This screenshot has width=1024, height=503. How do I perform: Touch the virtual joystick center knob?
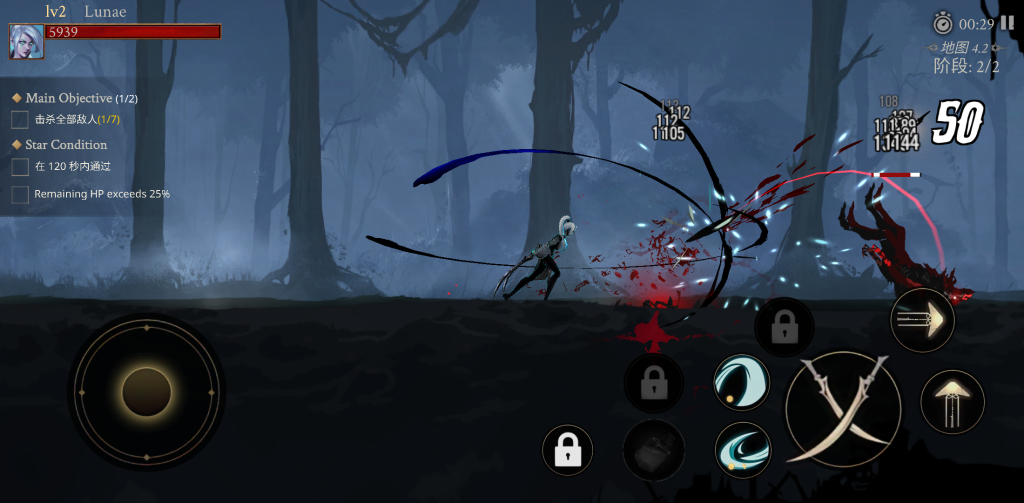tap(147, 391)
